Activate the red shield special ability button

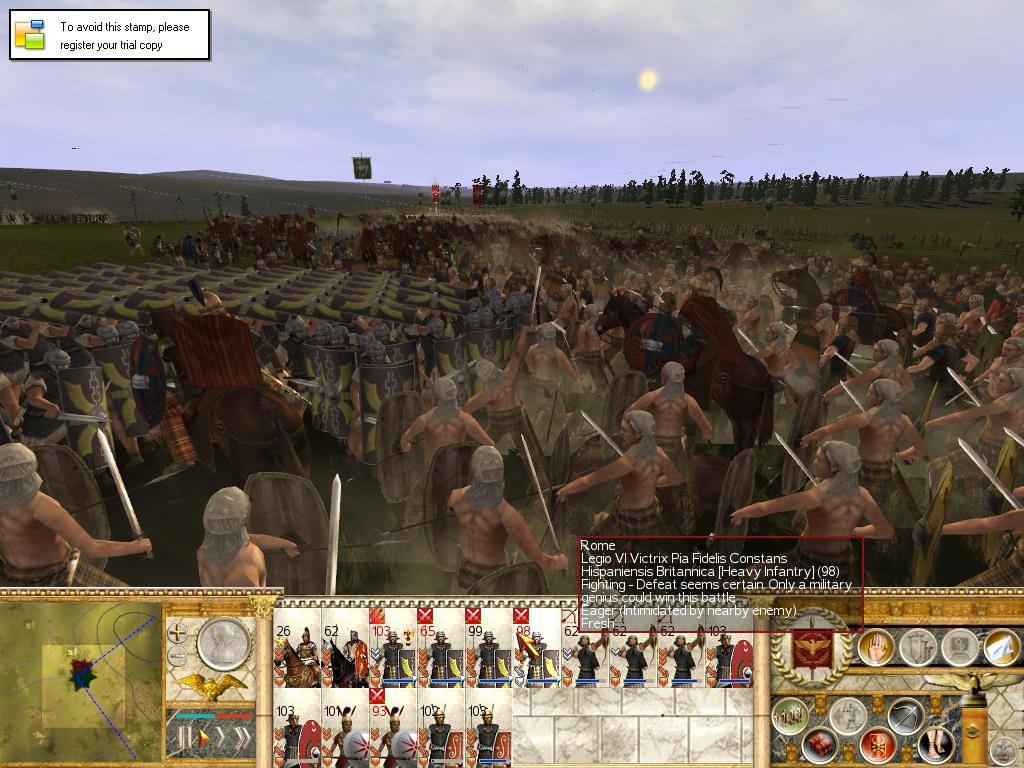pyautogui.click(x=878, y=745)
